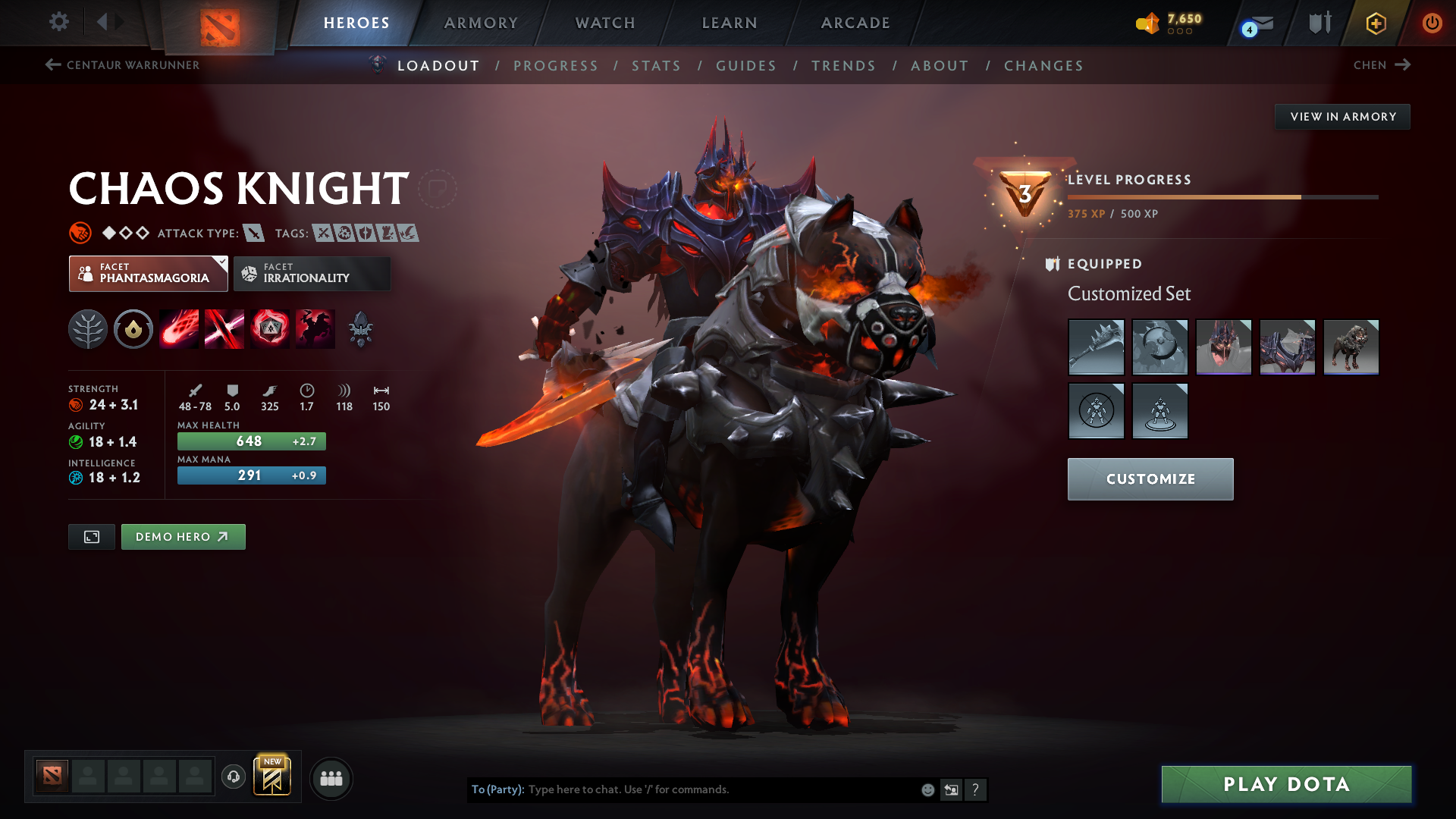Screen dimensions: 1456x819
Task: Open the settings gear
Action: 59,23
